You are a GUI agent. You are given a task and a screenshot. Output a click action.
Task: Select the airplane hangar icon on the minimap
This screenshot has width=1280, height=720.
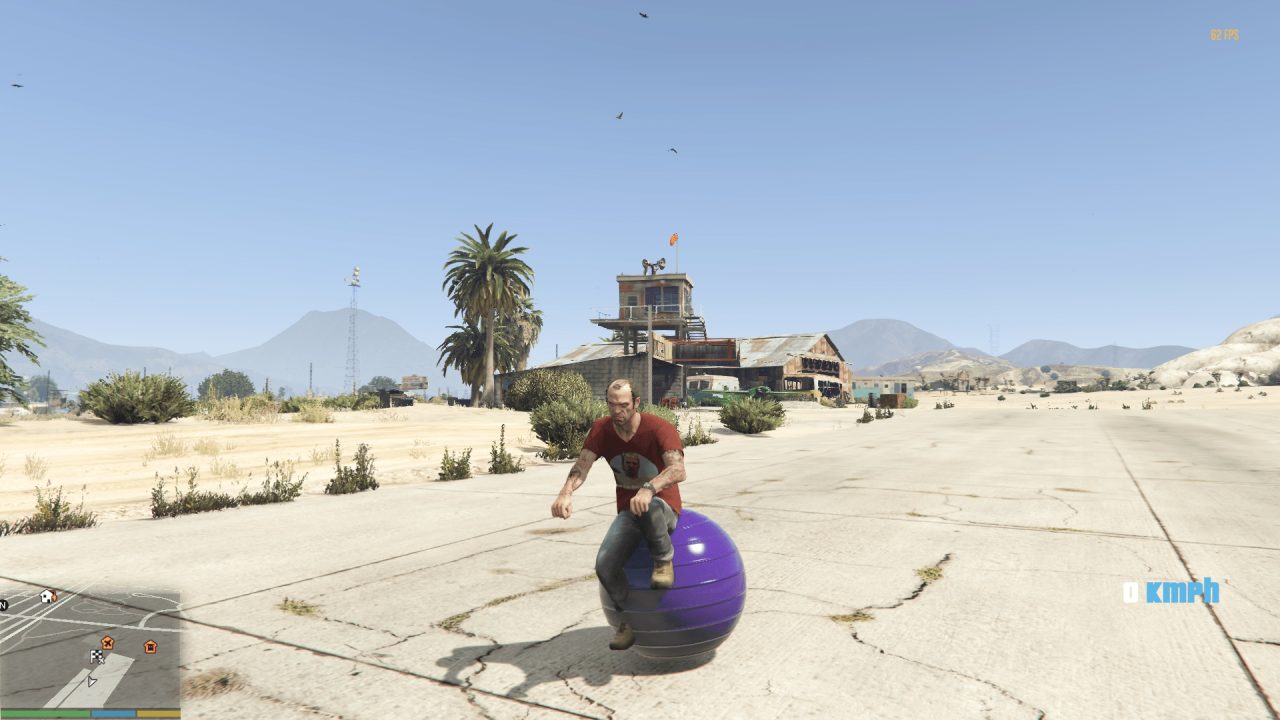107,643
